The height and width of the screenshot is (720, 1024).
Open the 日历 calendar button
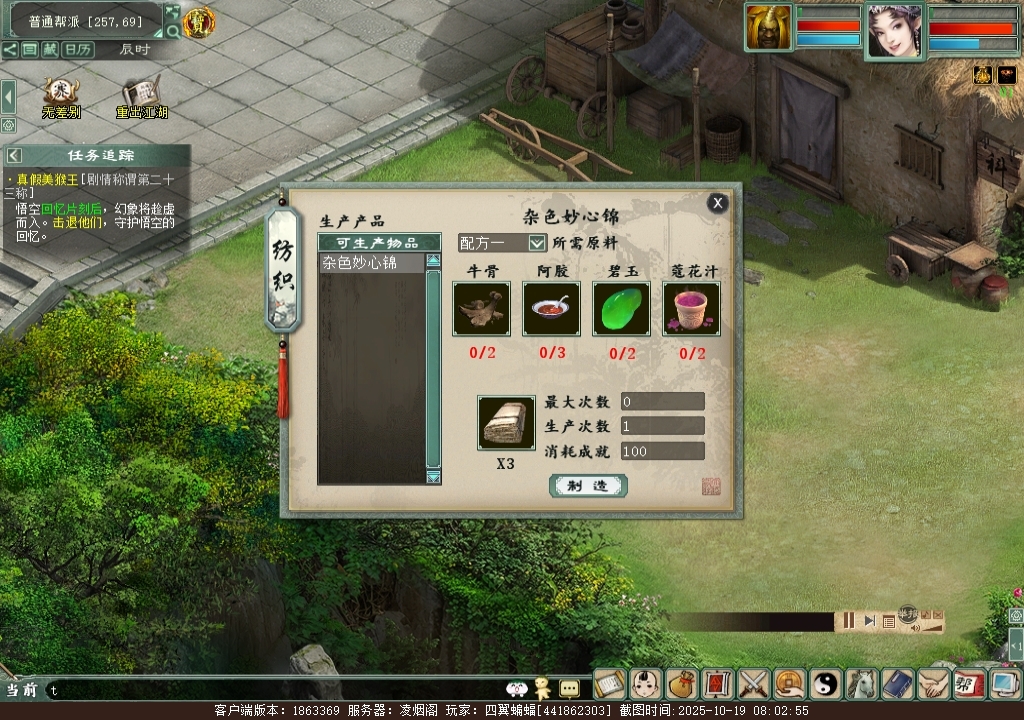78,49
